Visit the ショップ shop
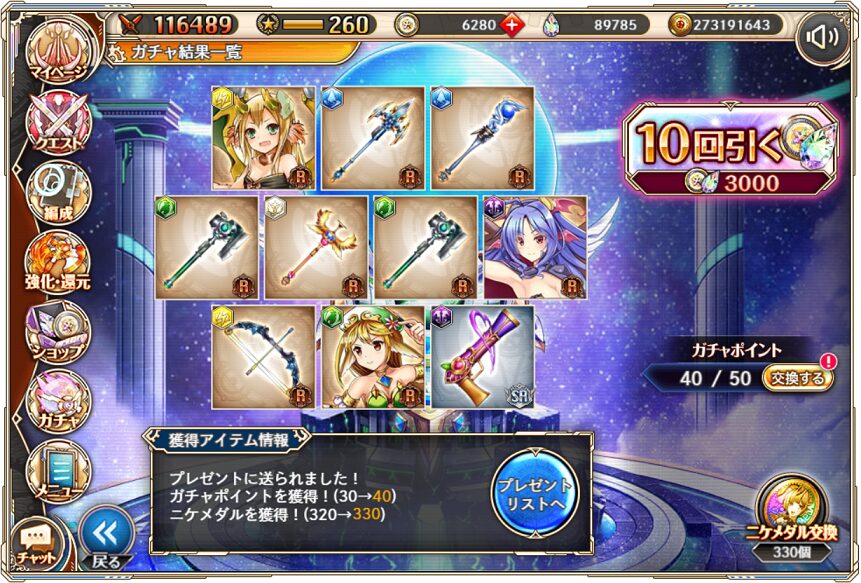 click(x=57, y=332)
